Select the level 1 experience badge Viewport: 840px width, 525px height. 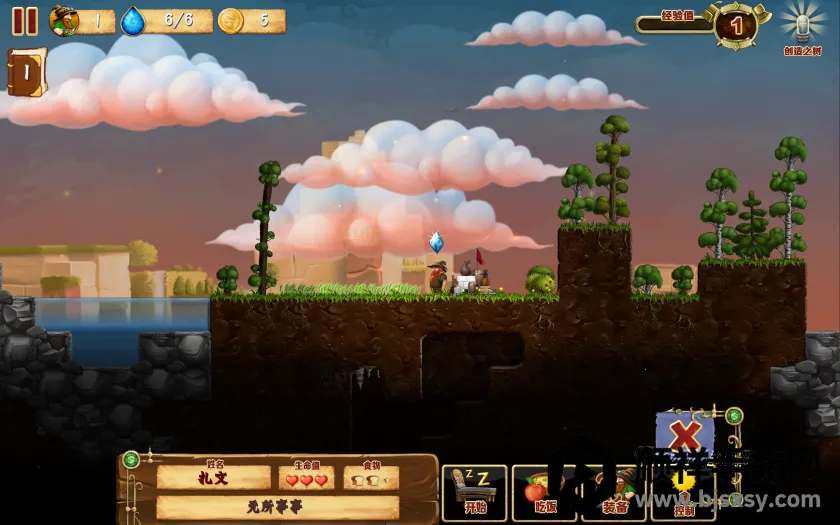coord(736,25)
